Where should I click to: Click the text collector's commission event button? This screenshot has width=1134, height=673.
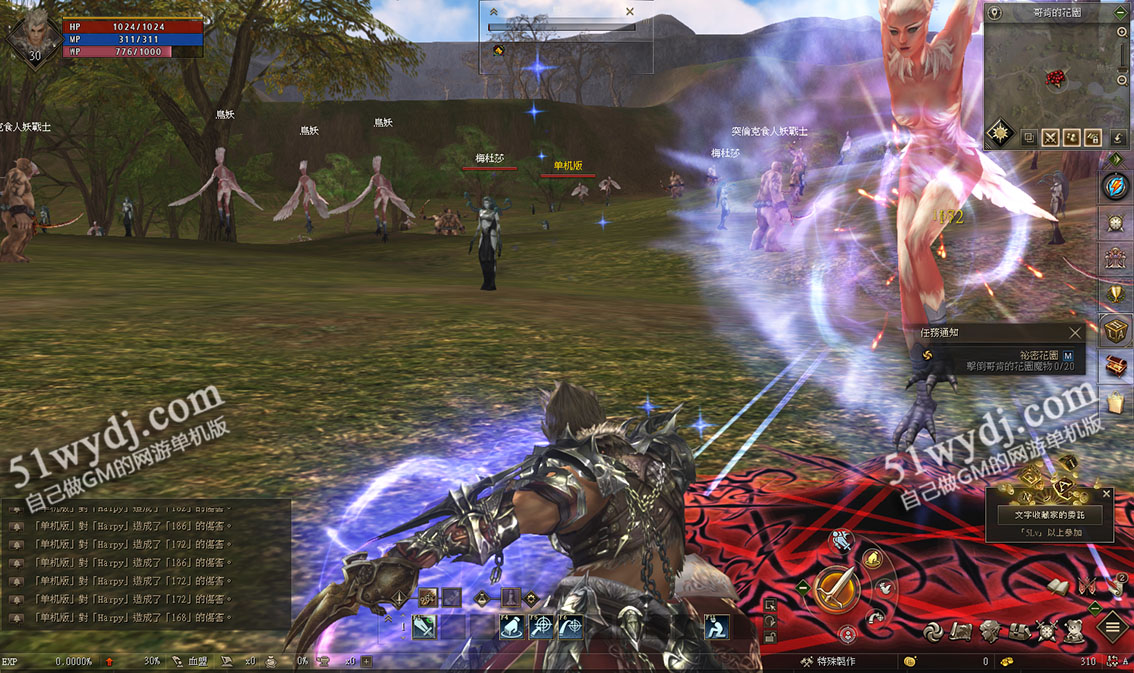[x=1049, y=514]
